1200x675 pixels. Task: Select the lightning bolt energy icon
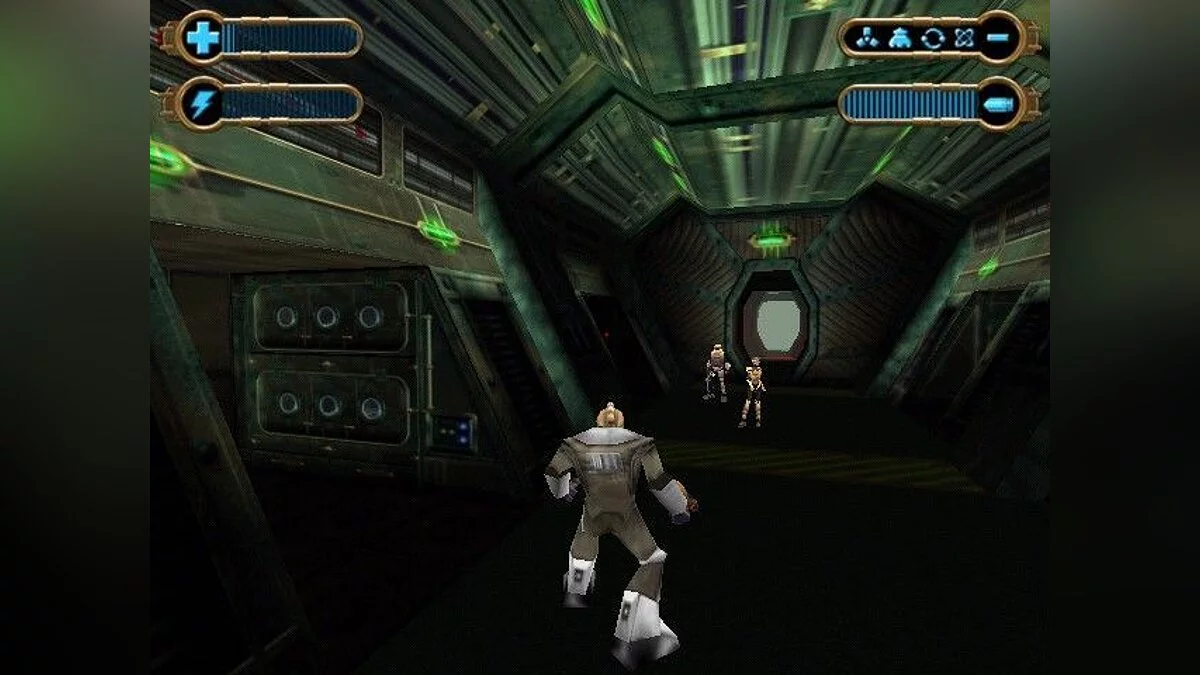(202, 104)
